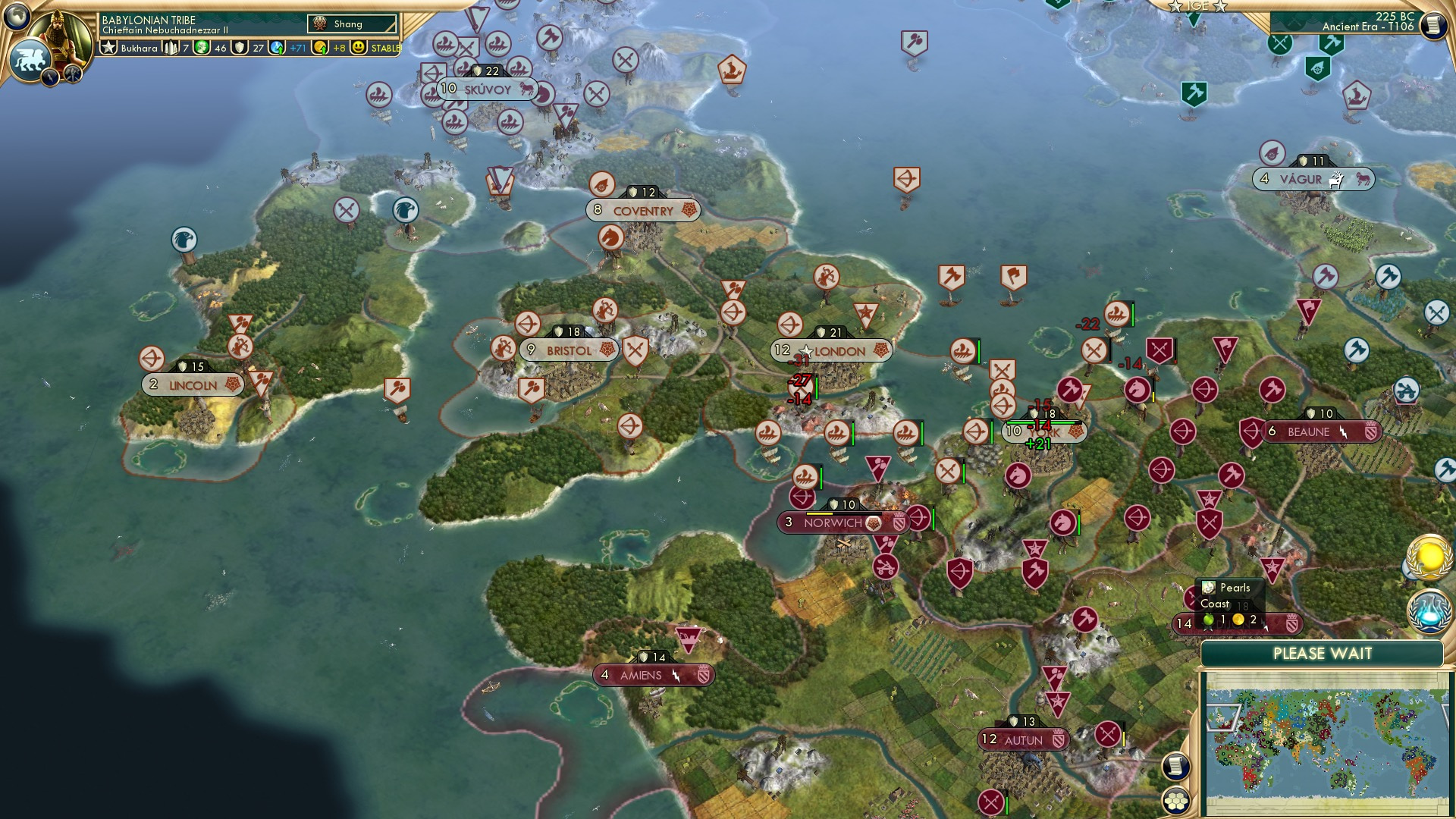This screenshot has height=819, width=1456.
Task: Click the Bukhara city-state star icon
Action: pyautogui.click(x=108, y=48)
